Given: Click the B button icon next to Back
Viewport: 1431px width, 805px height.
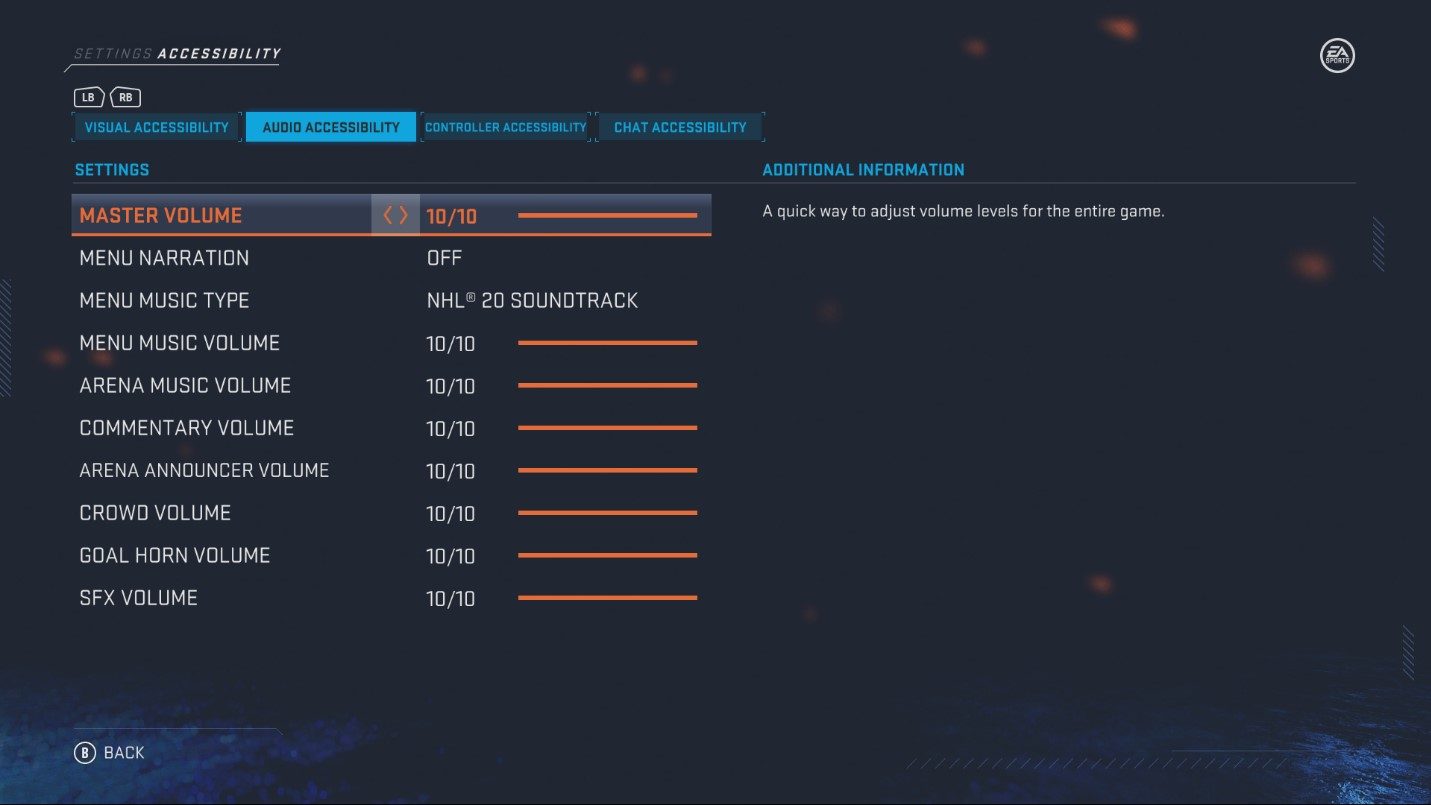Looking at the screenshot, I should (x=85, y=752).
